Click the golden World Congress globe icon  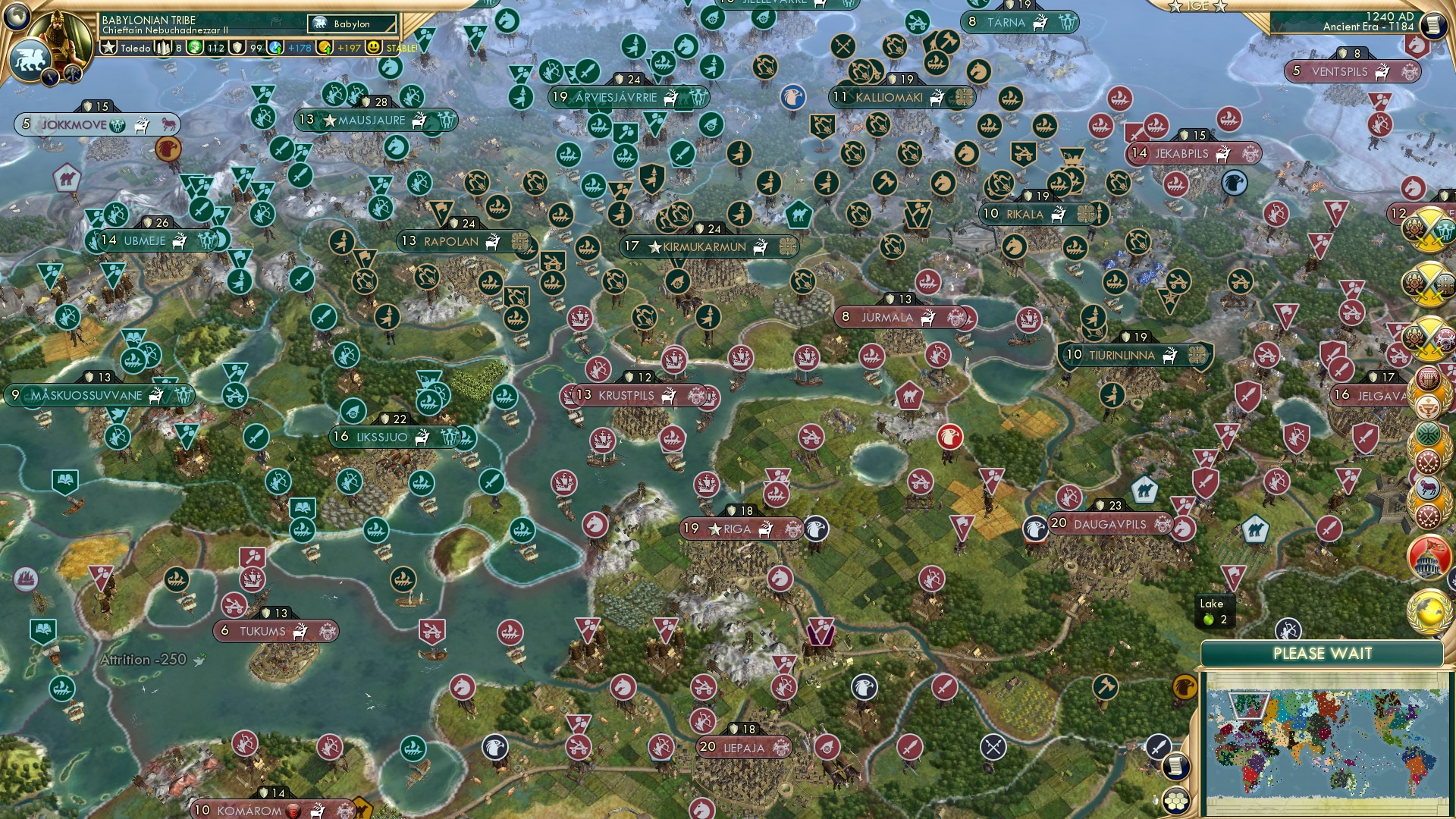coord(1430,611)
